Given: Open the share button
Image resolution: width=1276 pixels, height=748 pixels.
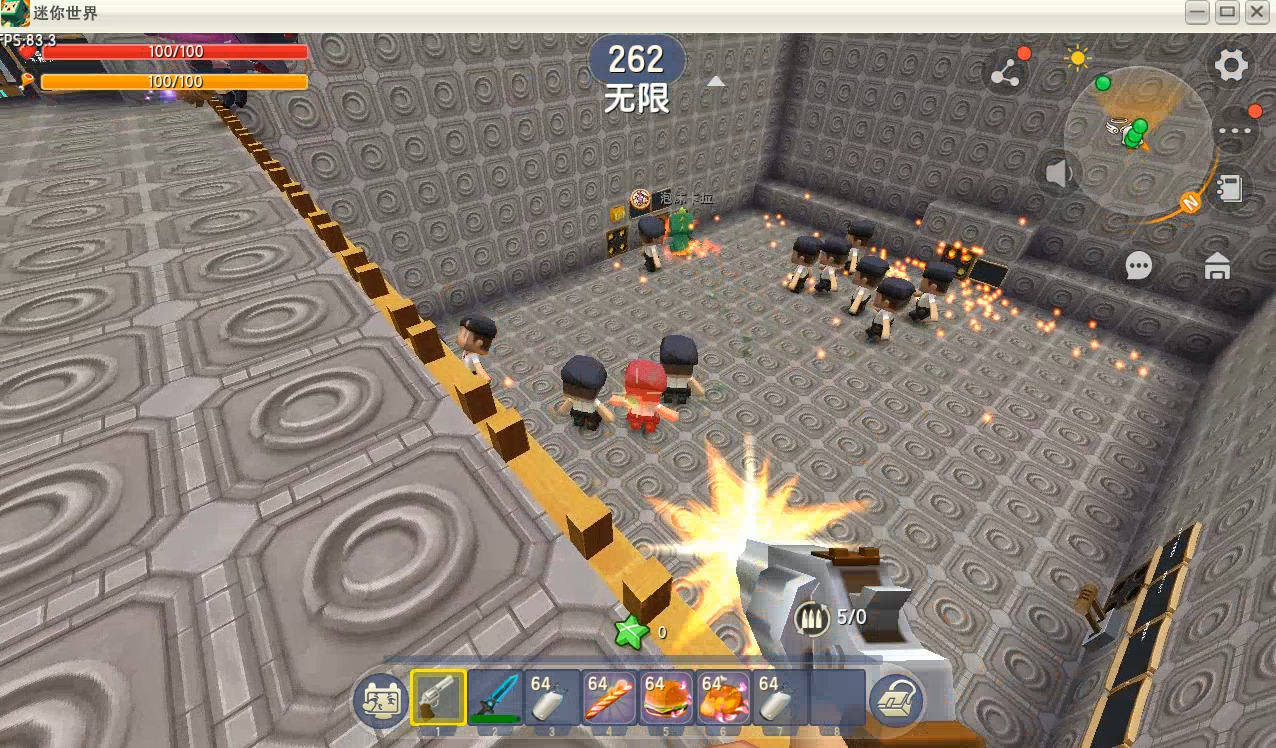Looking at the screenshot, I should pos(1004,73).
